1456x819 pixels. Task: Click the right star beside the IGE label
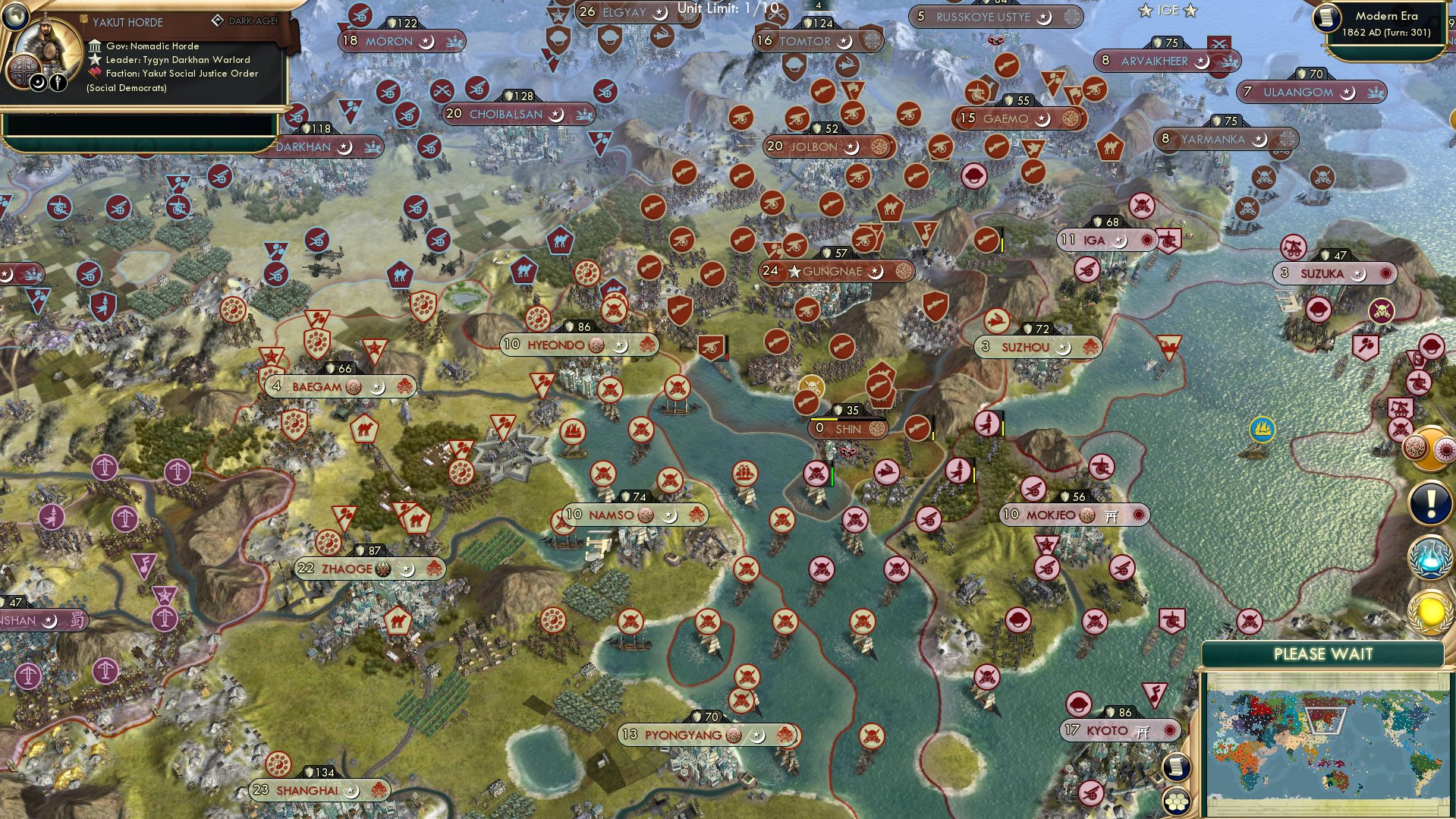(1190, 10)
